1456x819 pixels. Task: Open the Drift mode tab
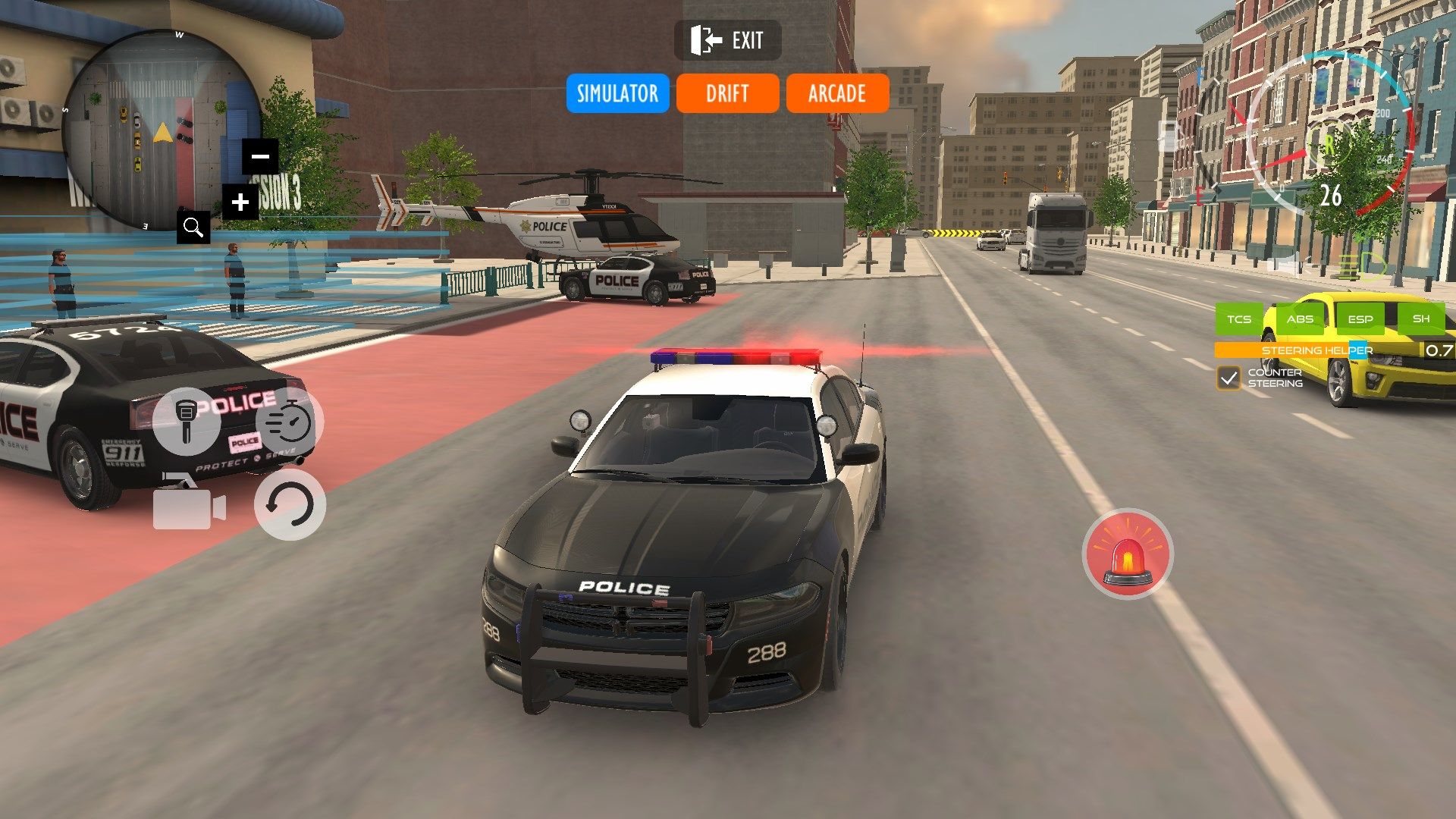(x=726, y=93)
